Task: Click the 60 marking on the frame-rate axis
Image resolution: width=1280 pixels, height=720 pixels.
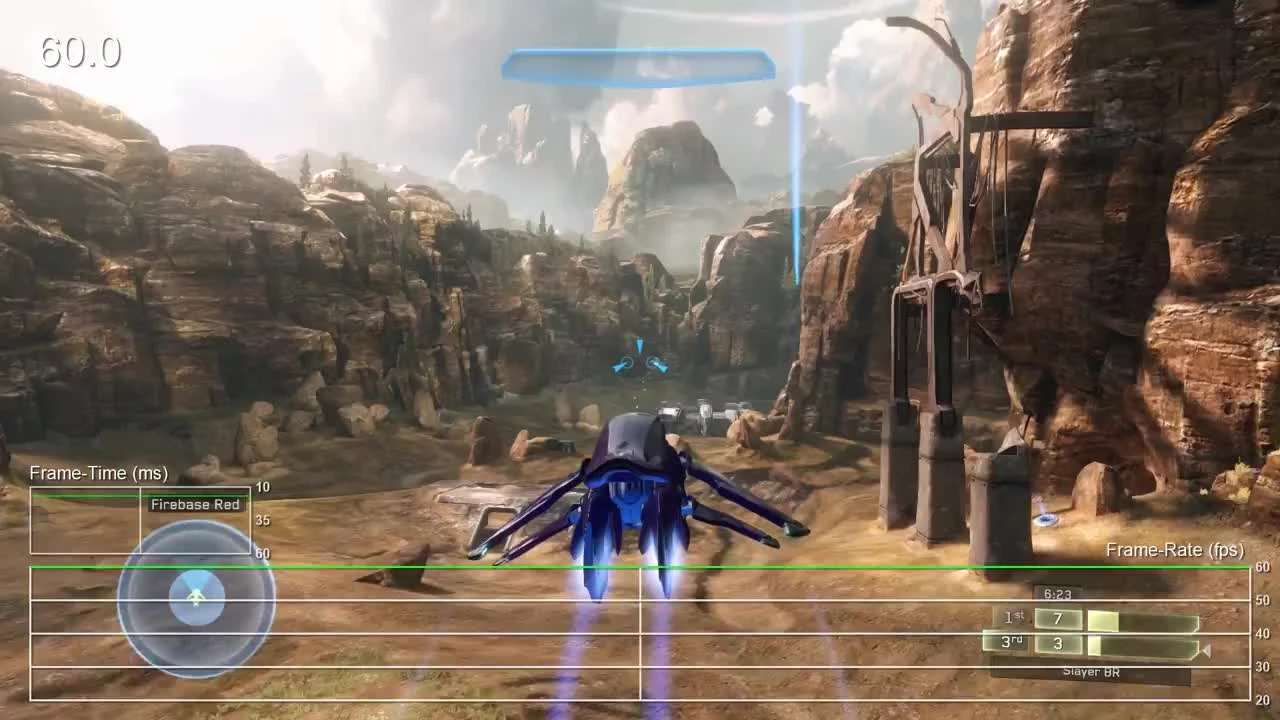Action: coord(1261,565)
